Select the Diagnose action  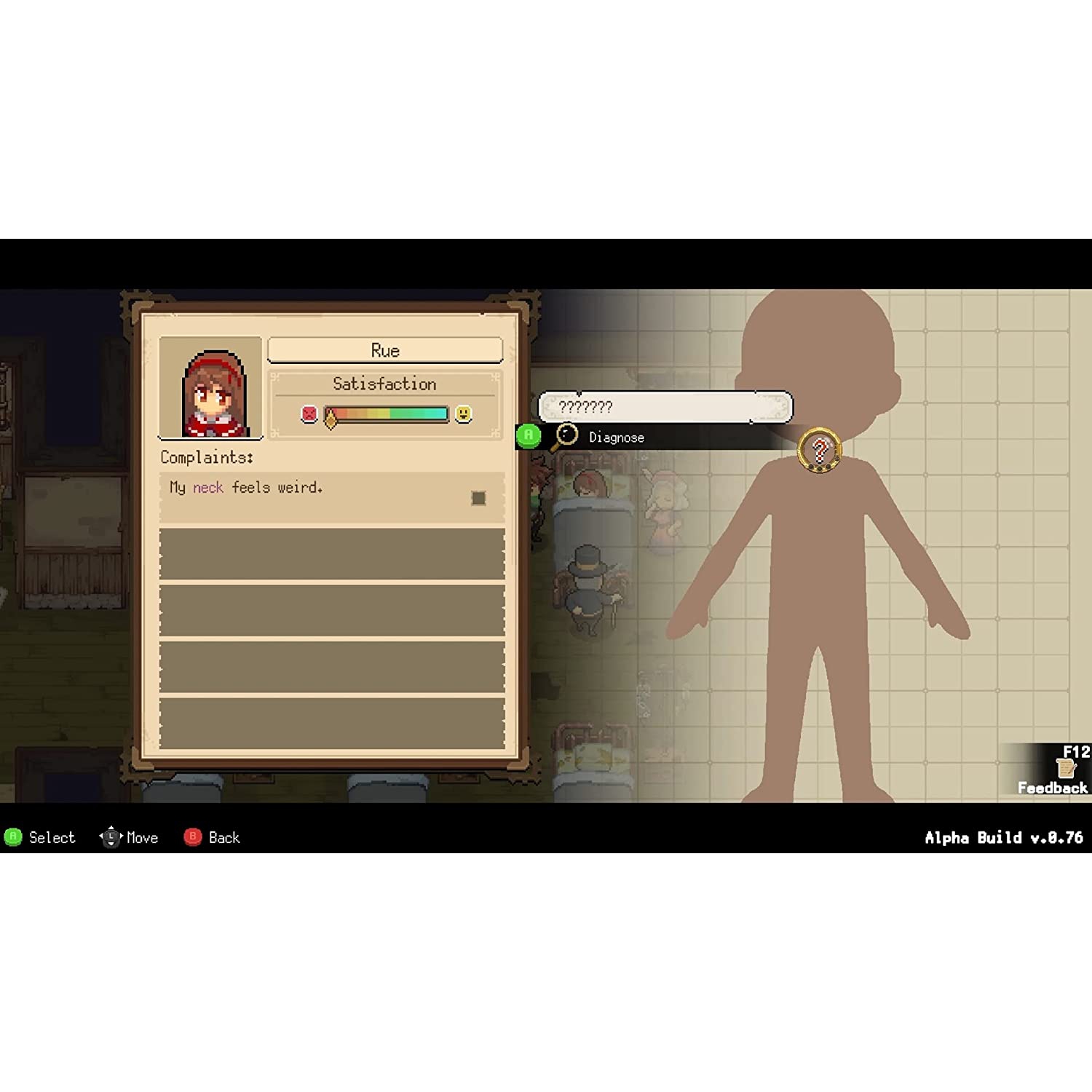coord(616,437)
